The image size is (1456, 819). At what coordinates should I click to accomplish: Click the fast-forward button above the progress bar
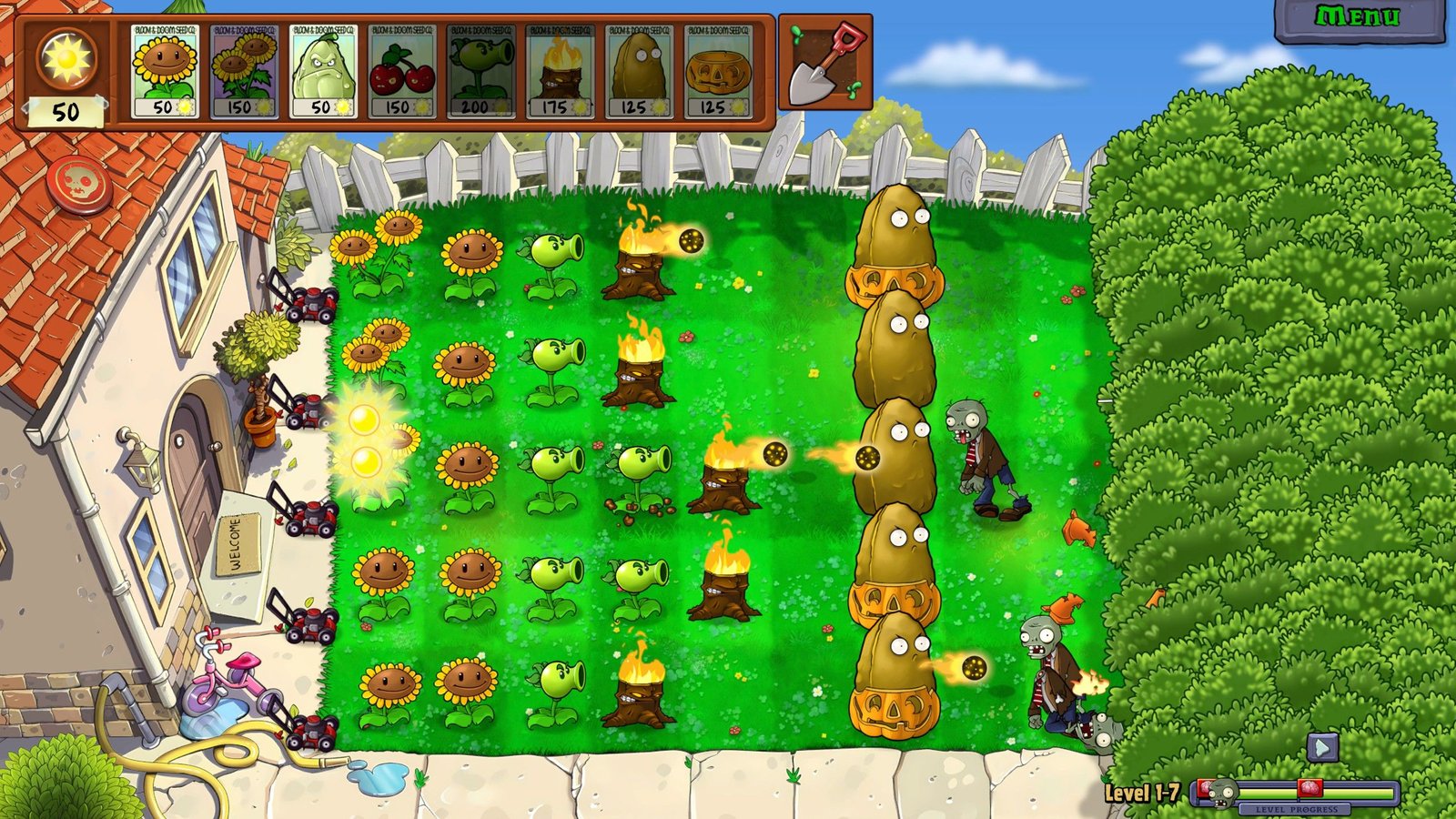coord(1322,748)
